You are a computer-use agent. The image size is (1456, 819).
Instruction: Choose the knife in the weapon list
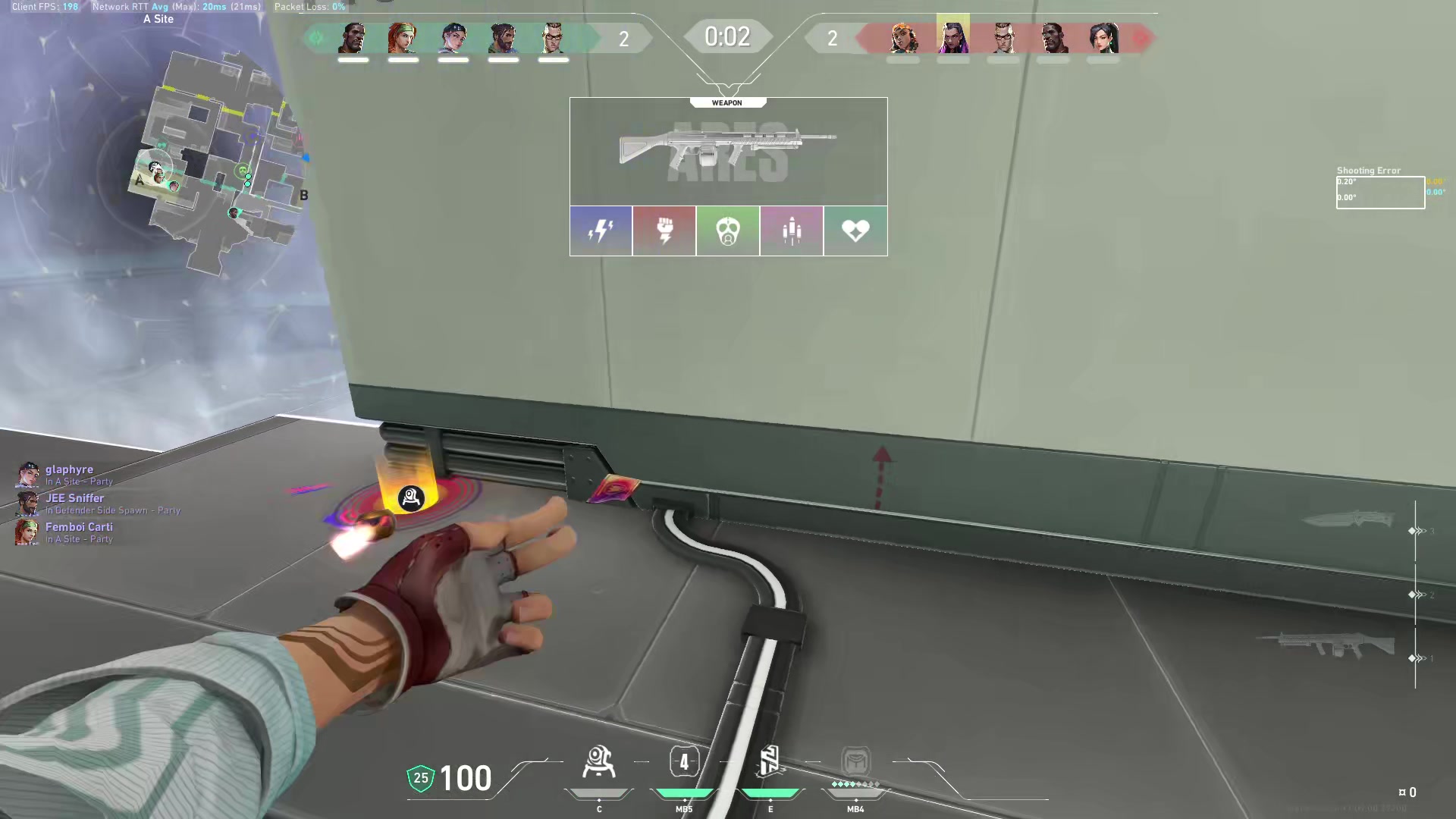click(1348, 519)
